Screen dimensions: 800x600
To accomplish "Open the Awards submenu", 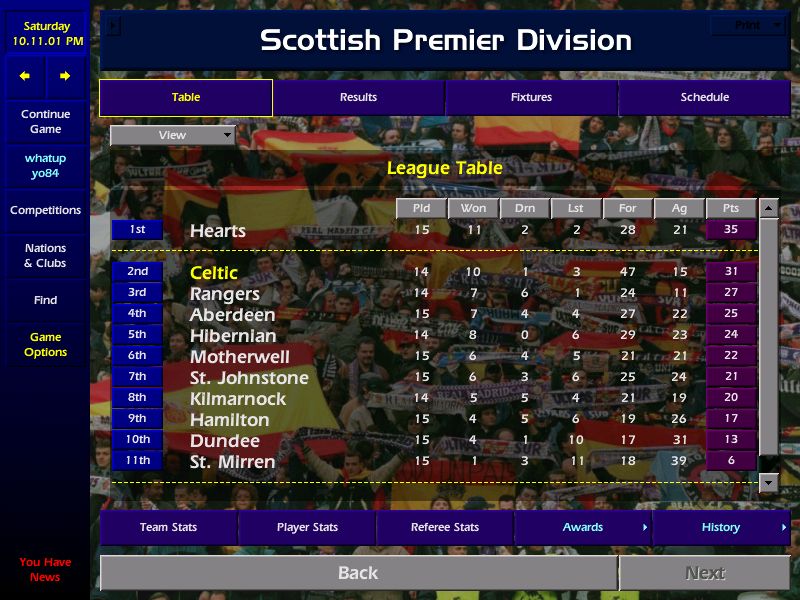I will tap(583, 527).
